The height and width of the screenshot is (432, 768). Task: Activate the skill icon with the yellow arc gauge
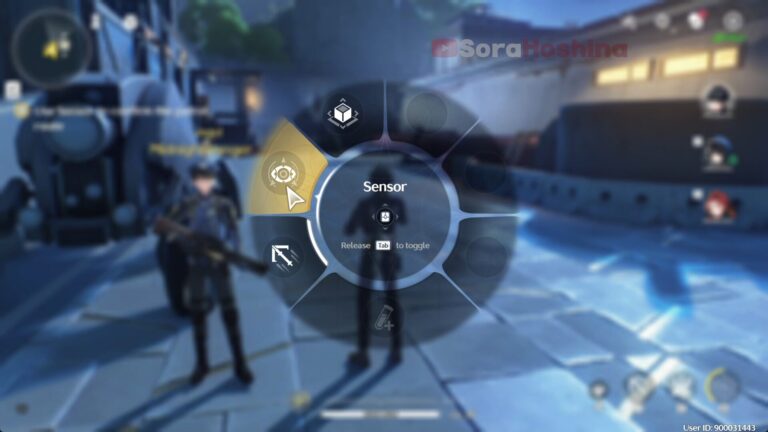tap(722, 384)
